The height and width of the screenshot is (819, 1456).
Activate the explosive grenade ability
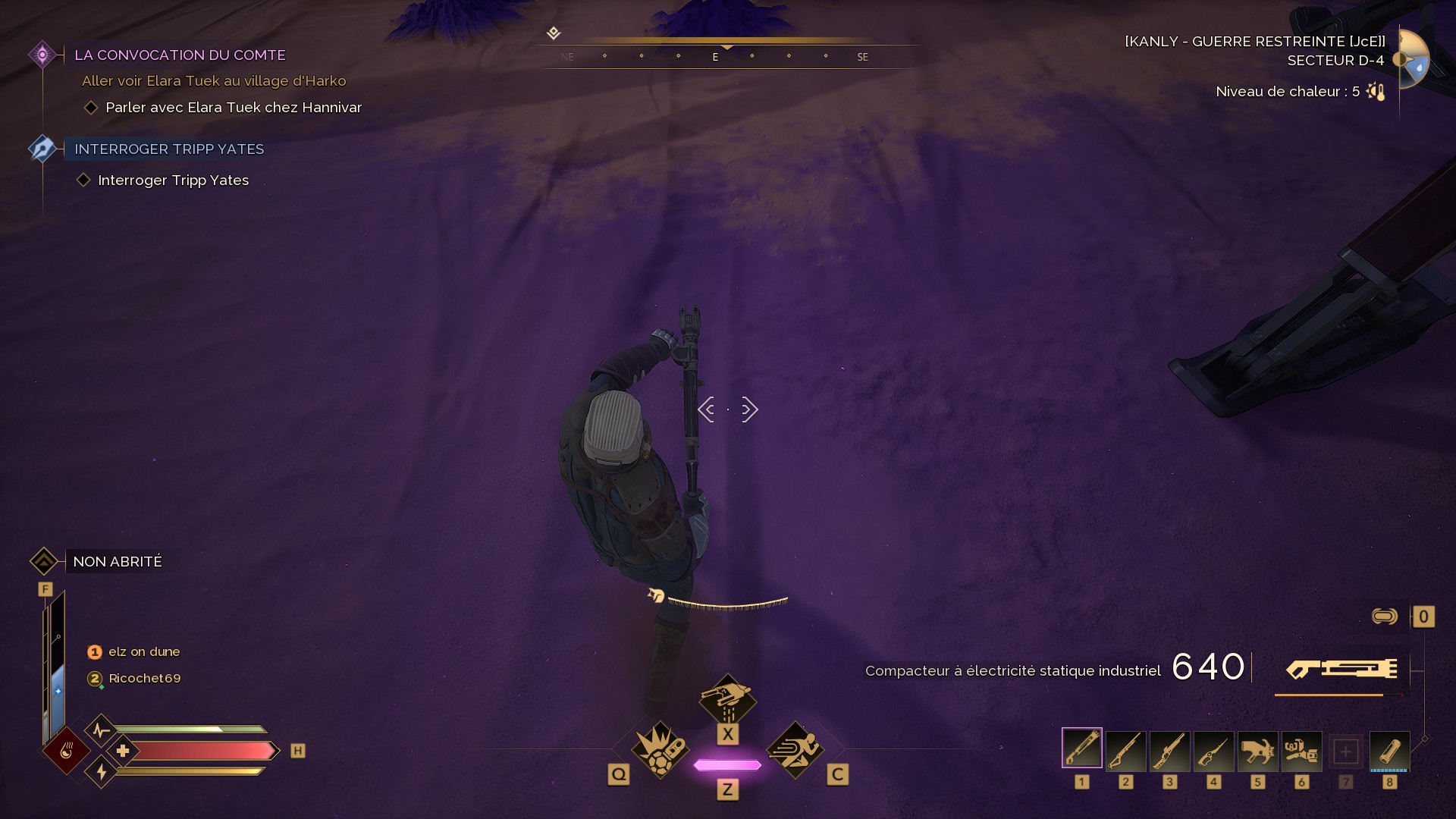pos(660,749)
